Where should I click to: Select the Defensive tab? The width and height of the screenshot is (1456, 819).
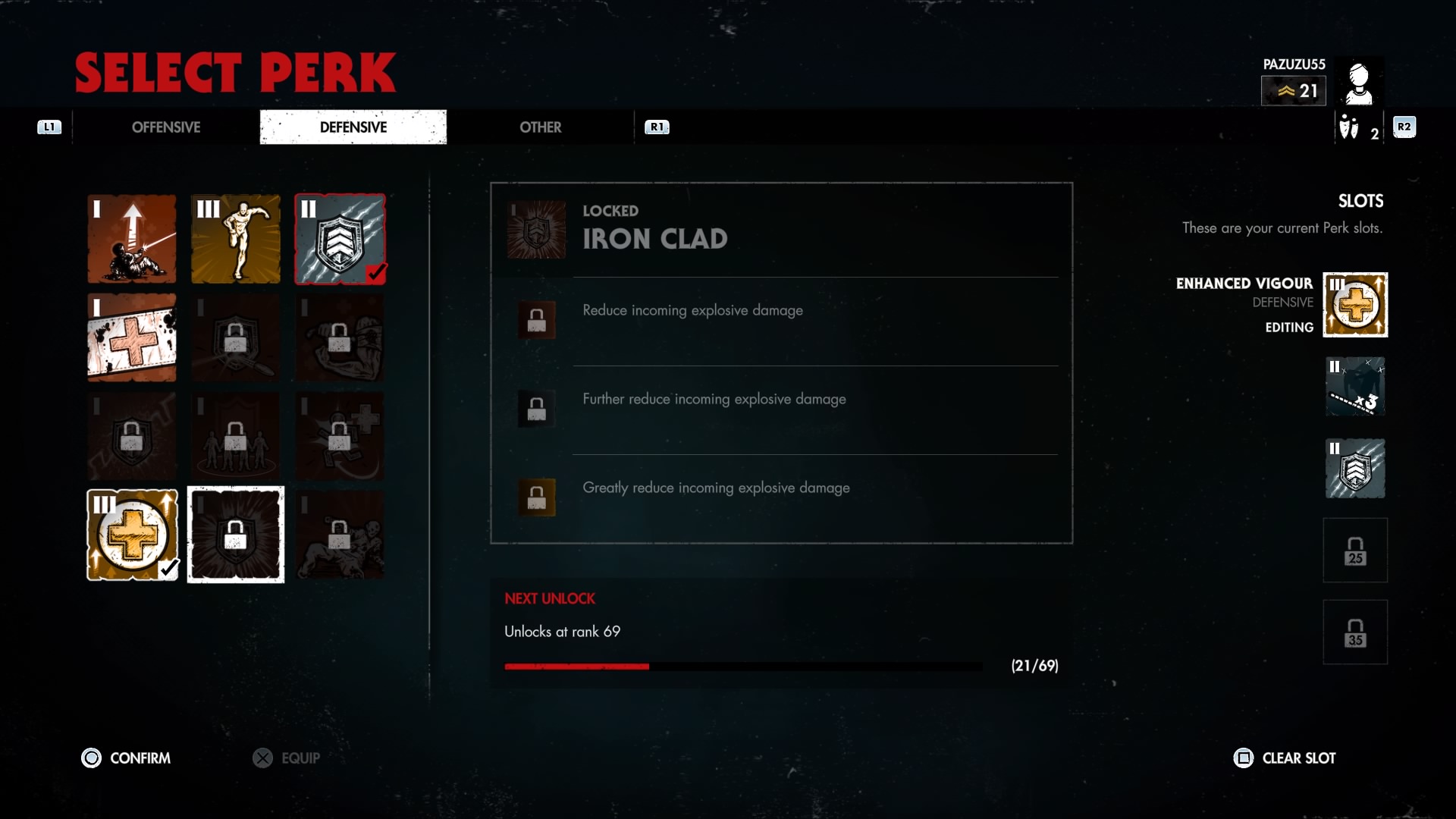(x=353, y=127)
